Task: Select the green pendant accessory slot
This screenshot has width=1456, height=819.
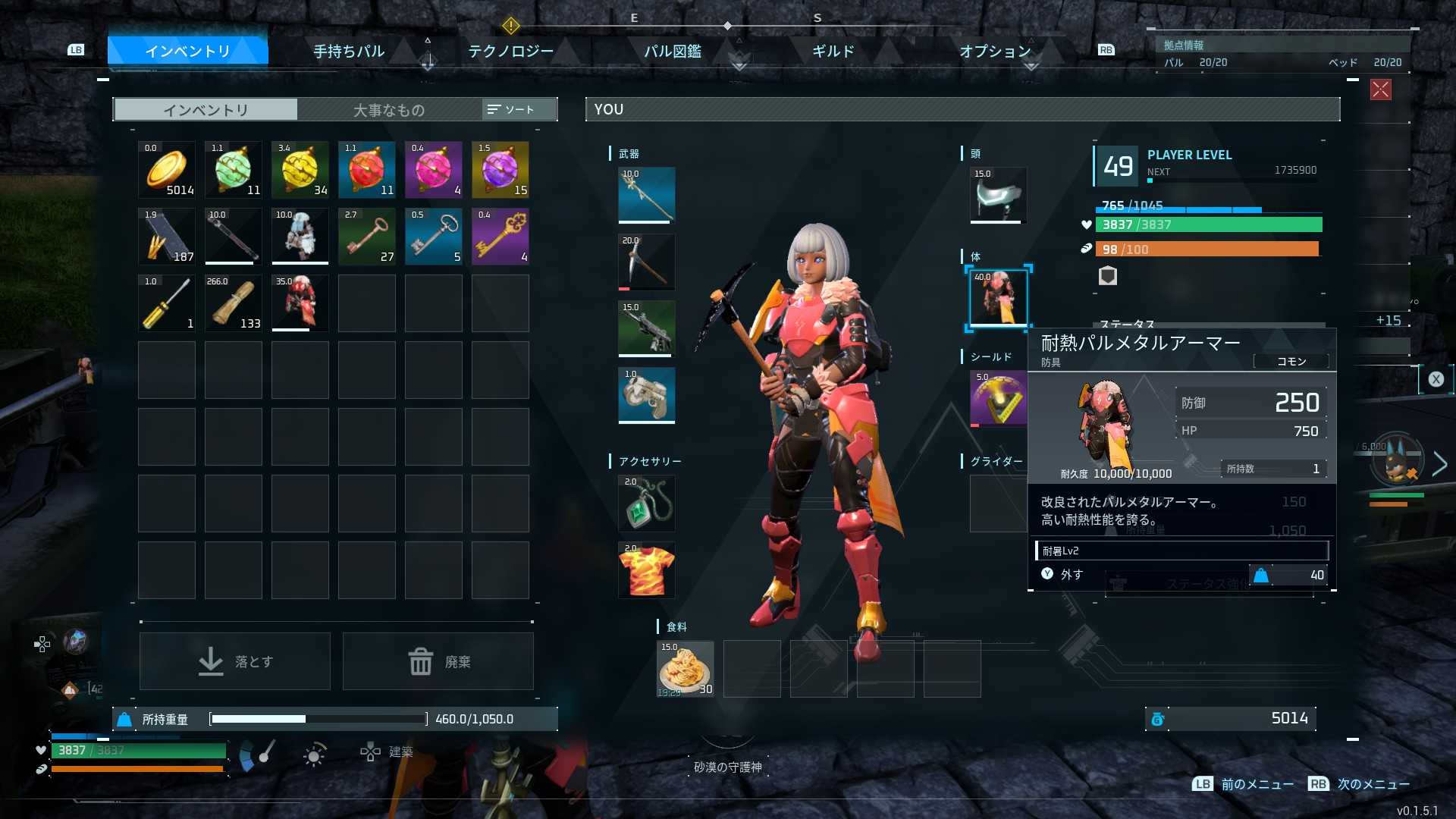Action: [x=646, y=504]
